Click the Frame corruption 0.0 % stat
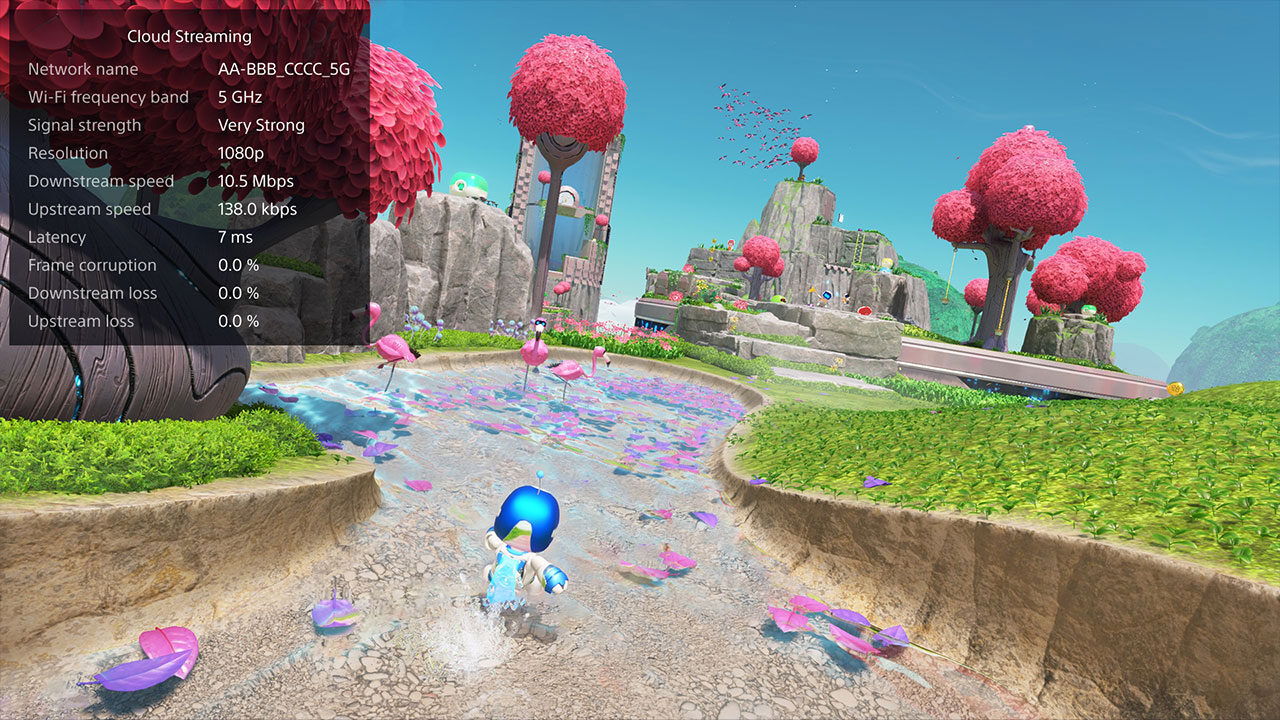This screenshot has height=720, width=1280. [238, 265]
